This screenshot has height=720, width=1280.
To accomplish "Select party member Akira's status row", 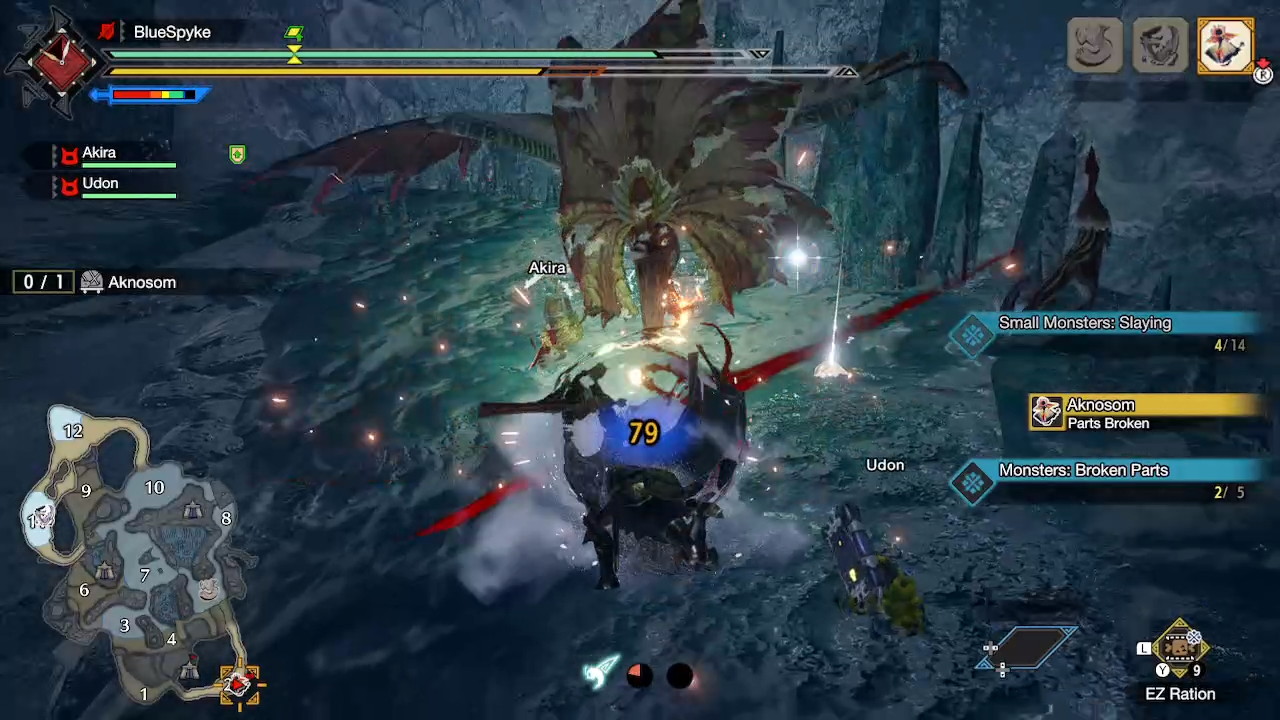I will point(115,155).
